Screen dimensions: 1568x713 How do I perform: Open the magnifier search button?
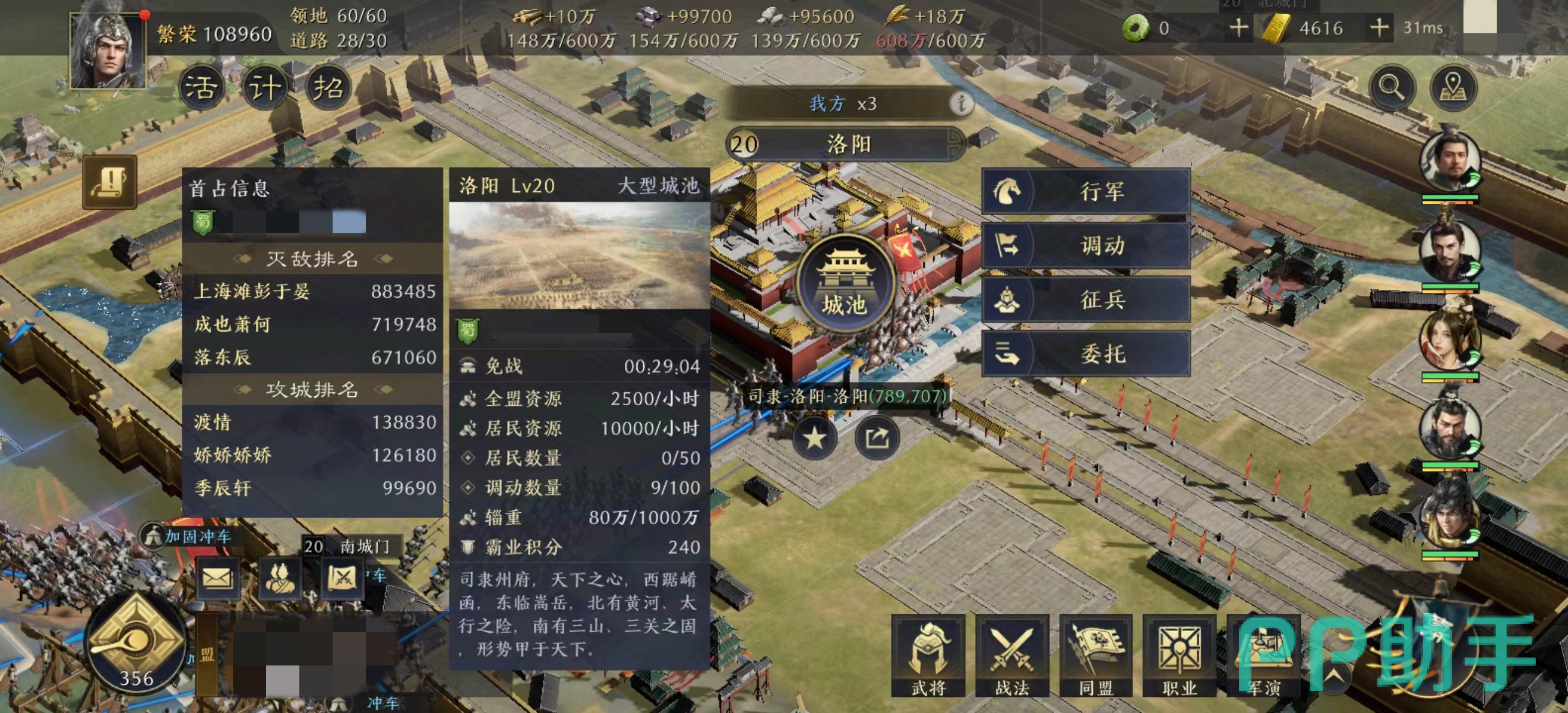(x=1392, y=88)
